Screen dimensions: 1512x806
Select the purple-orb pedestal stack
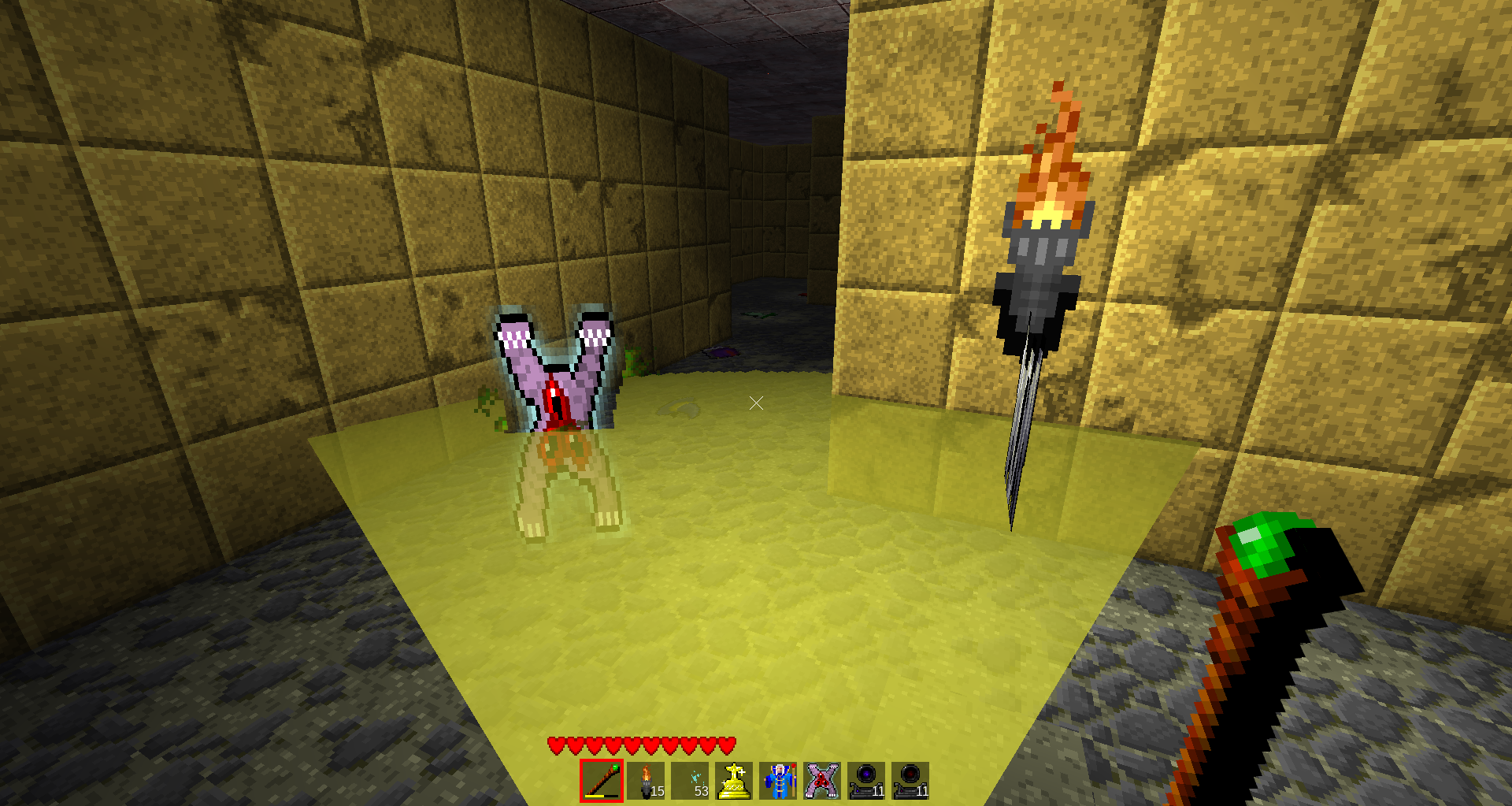866,781
